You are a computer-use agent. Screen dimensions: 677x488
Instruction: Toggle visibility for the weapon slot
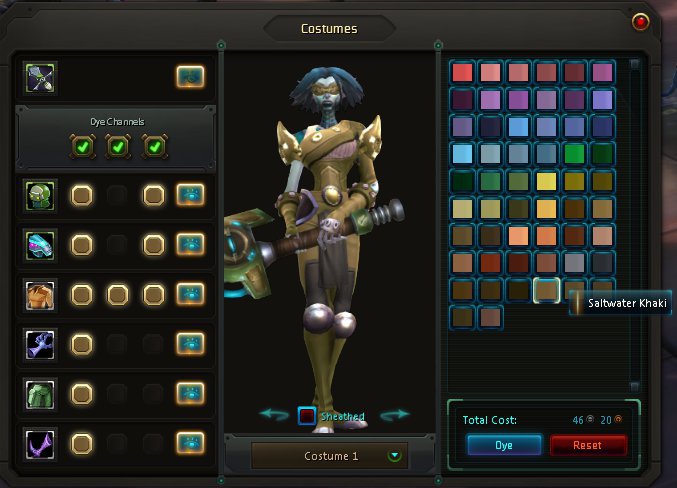pos(190,76)
